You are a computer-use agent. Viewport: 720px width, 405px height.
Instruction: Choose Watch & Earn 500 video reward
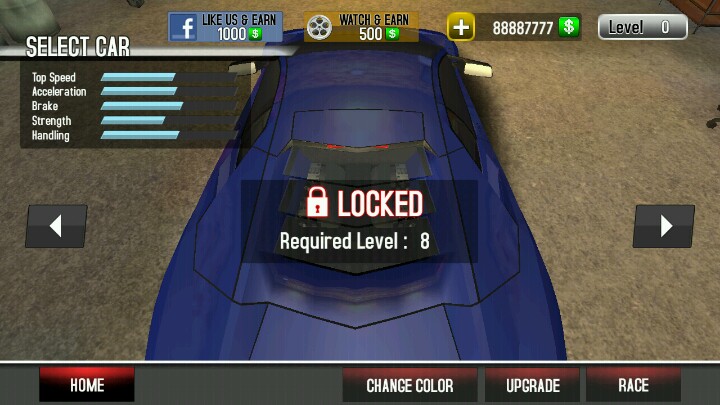point(362,26)
